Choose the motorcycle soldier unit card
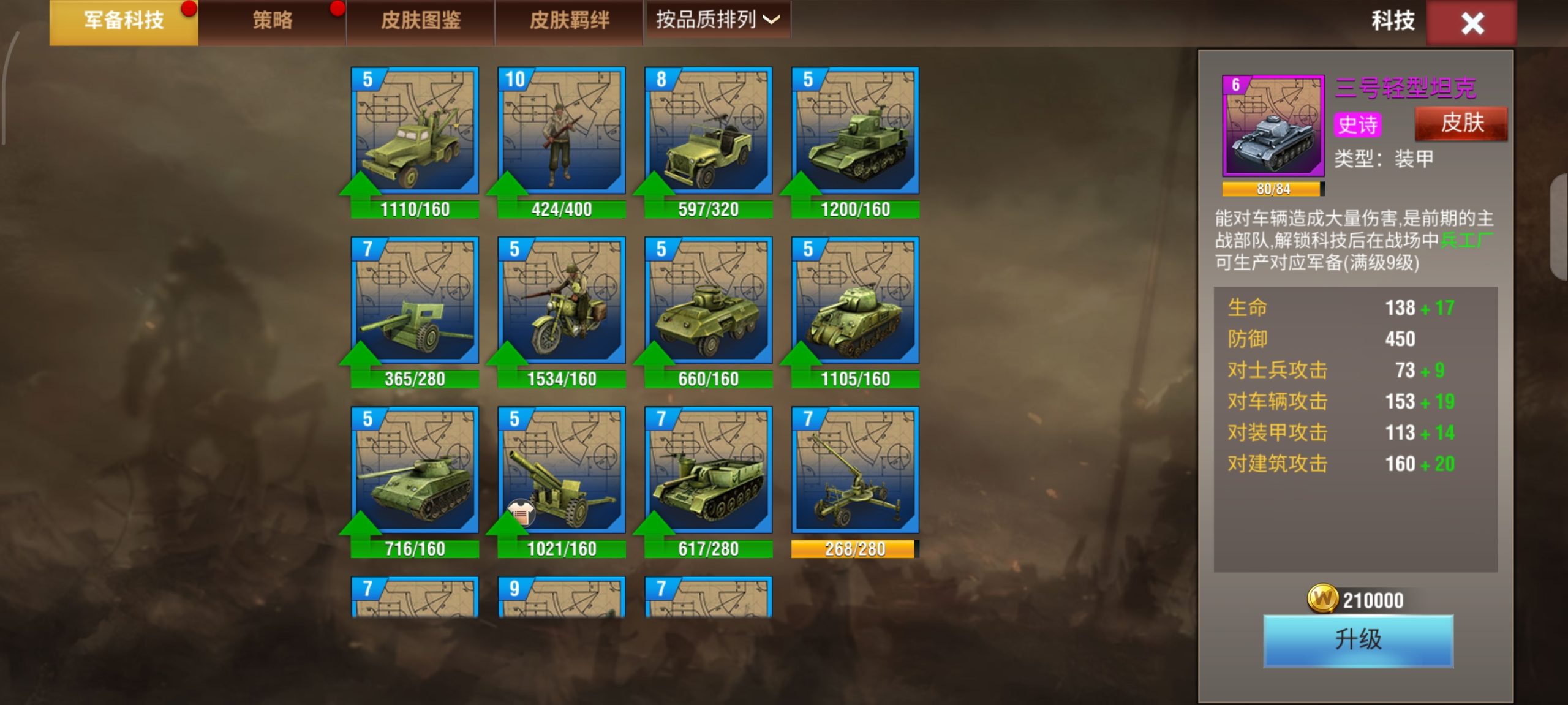This screenshot has height=705, width=1568. [x=562, y=301]
